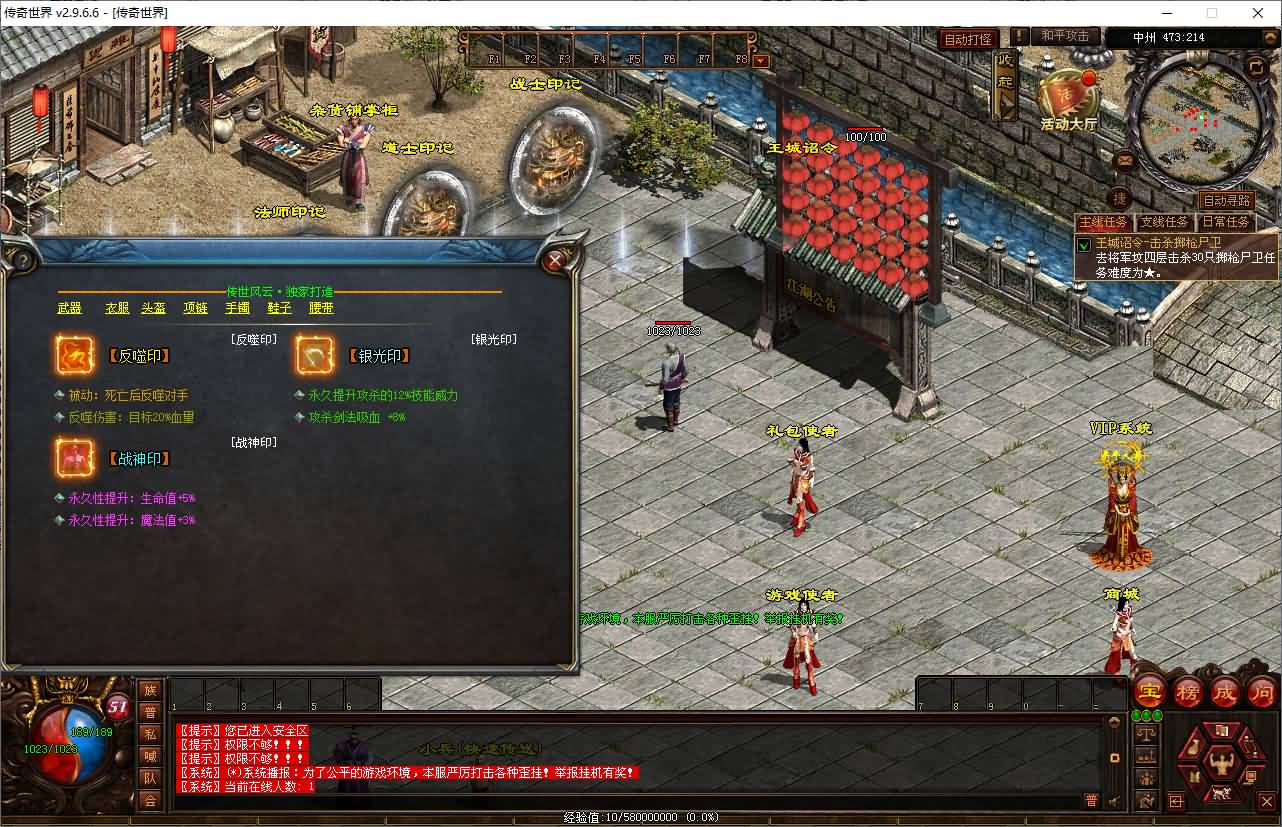Pick the 战神印 seal icon
1282x827 pixels.
coord(75,458)
